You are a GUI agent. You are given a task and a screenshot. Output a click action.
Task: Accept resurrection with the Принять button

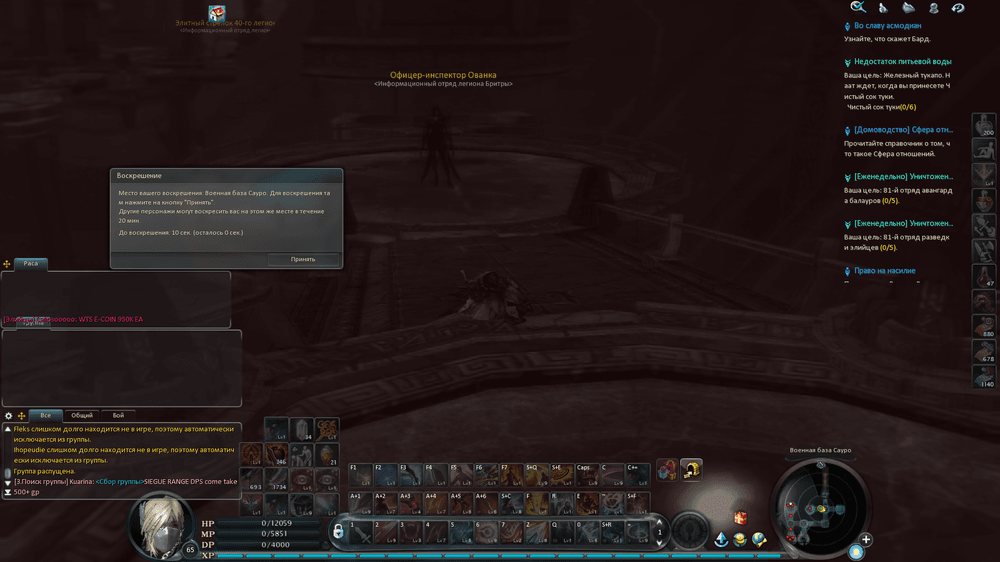(303, 259)
